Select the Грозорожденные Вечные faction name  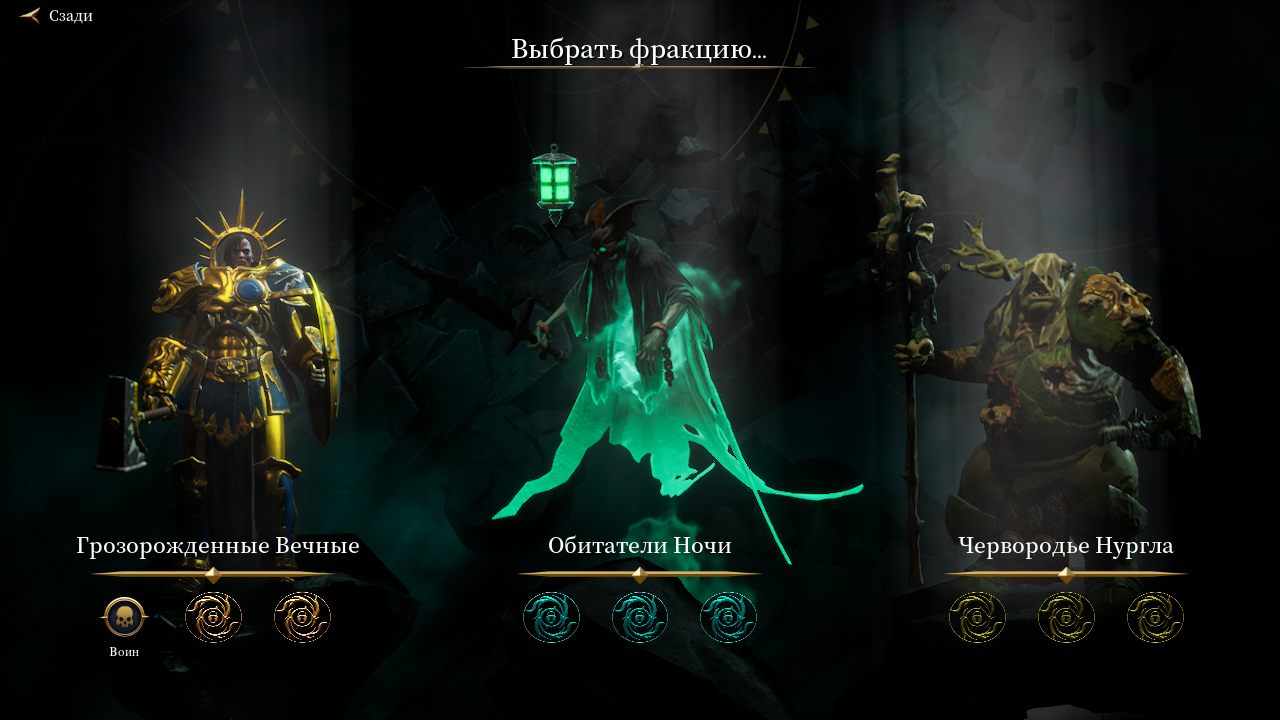(x=218, y=546)
